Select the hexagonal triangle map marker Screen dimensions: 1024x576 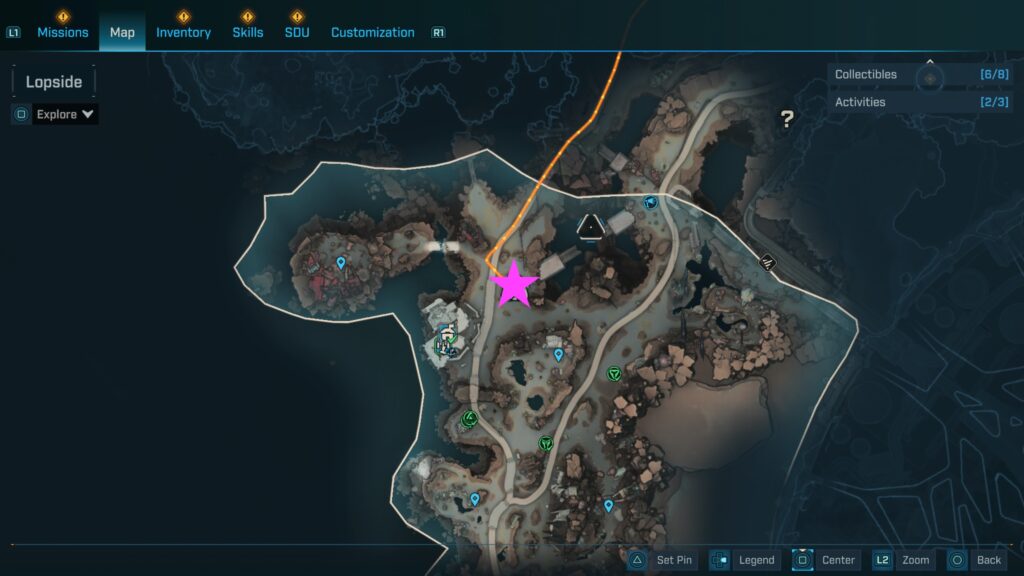point(593,228)
